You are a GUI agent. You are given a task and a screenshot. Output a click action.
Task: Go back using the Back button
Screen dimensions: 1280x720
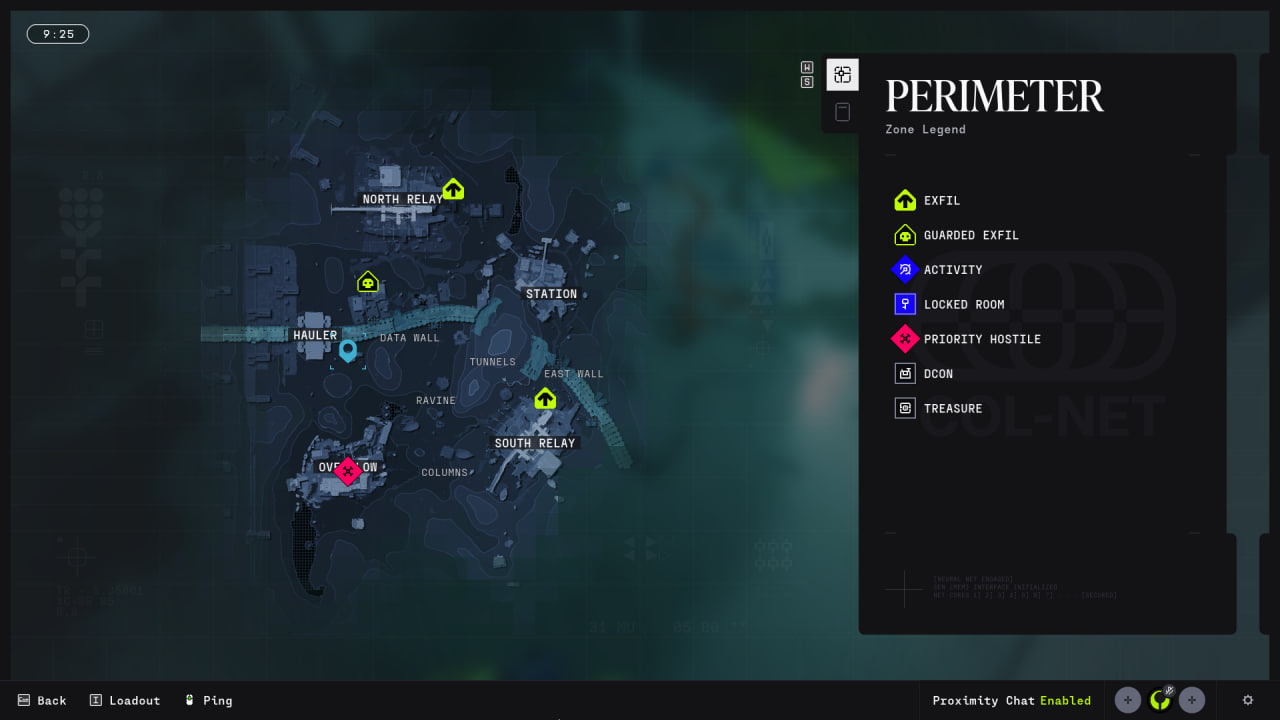point(42,700)
